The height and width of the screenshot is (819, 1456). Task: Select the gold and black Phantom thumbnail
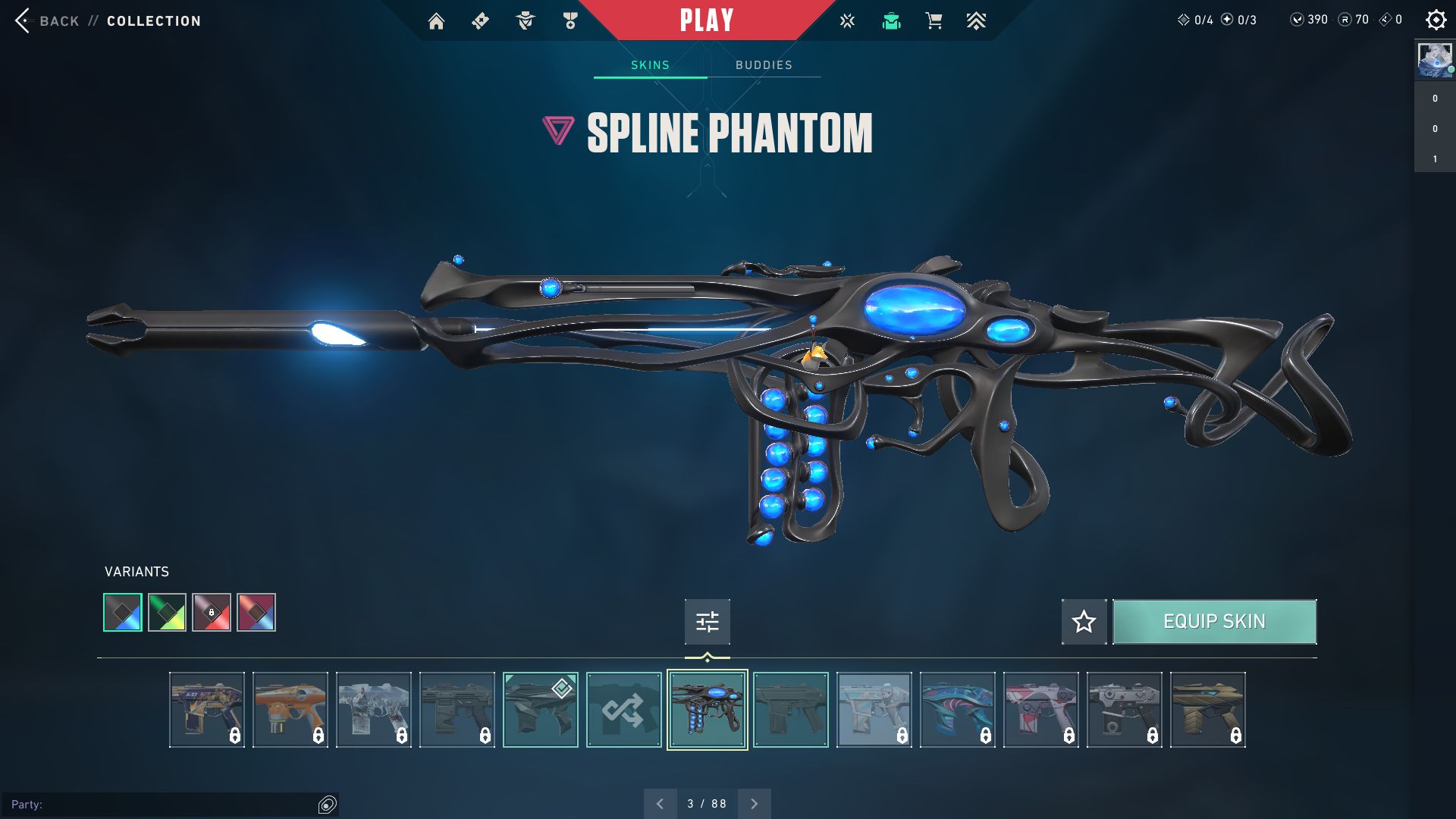[1207, 710]
